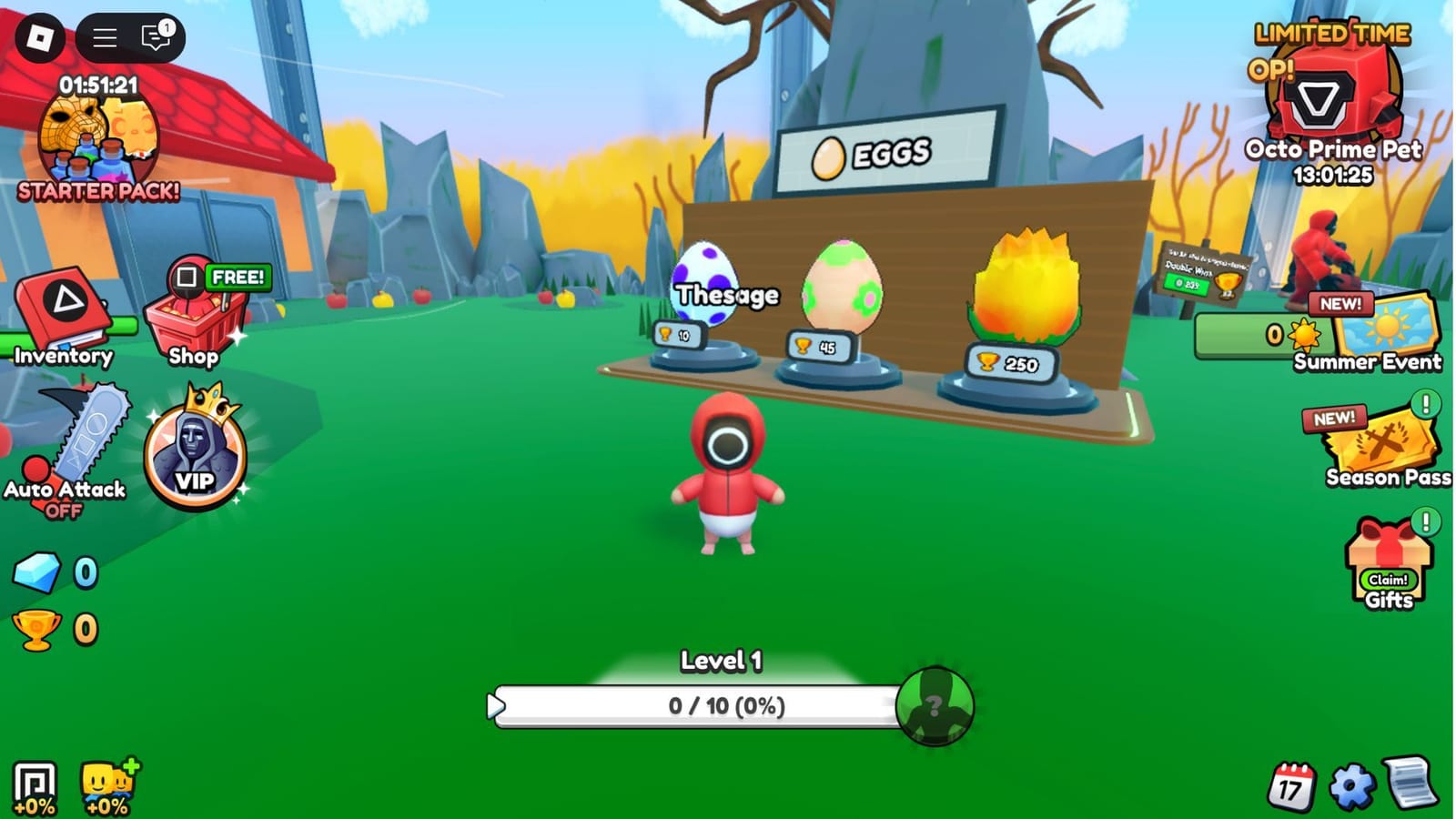Open the chat notification bubble

click(155, 38)
